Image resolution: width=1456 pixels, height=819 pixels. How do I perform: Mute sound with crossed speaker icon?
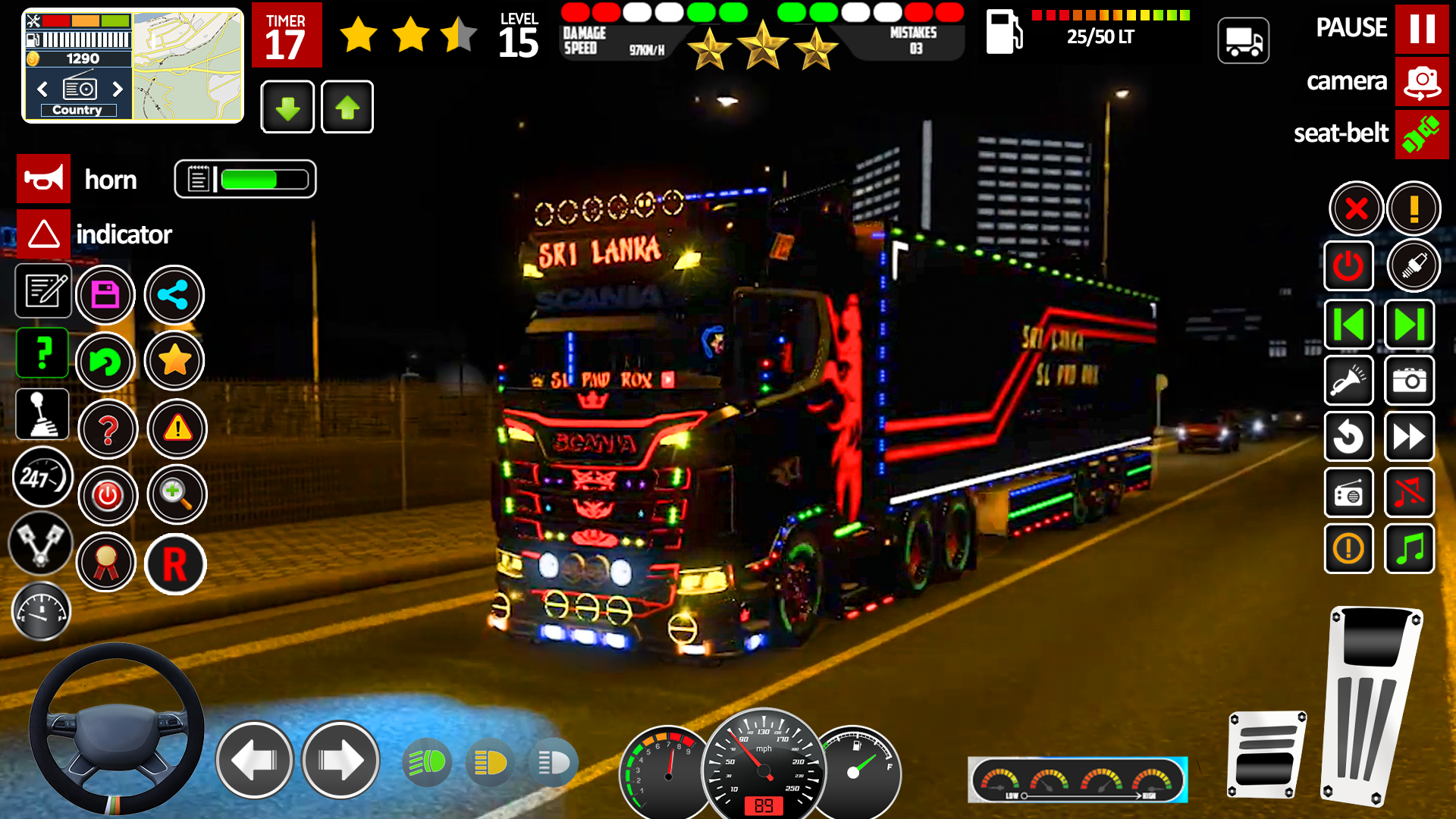pos(1409,493)
